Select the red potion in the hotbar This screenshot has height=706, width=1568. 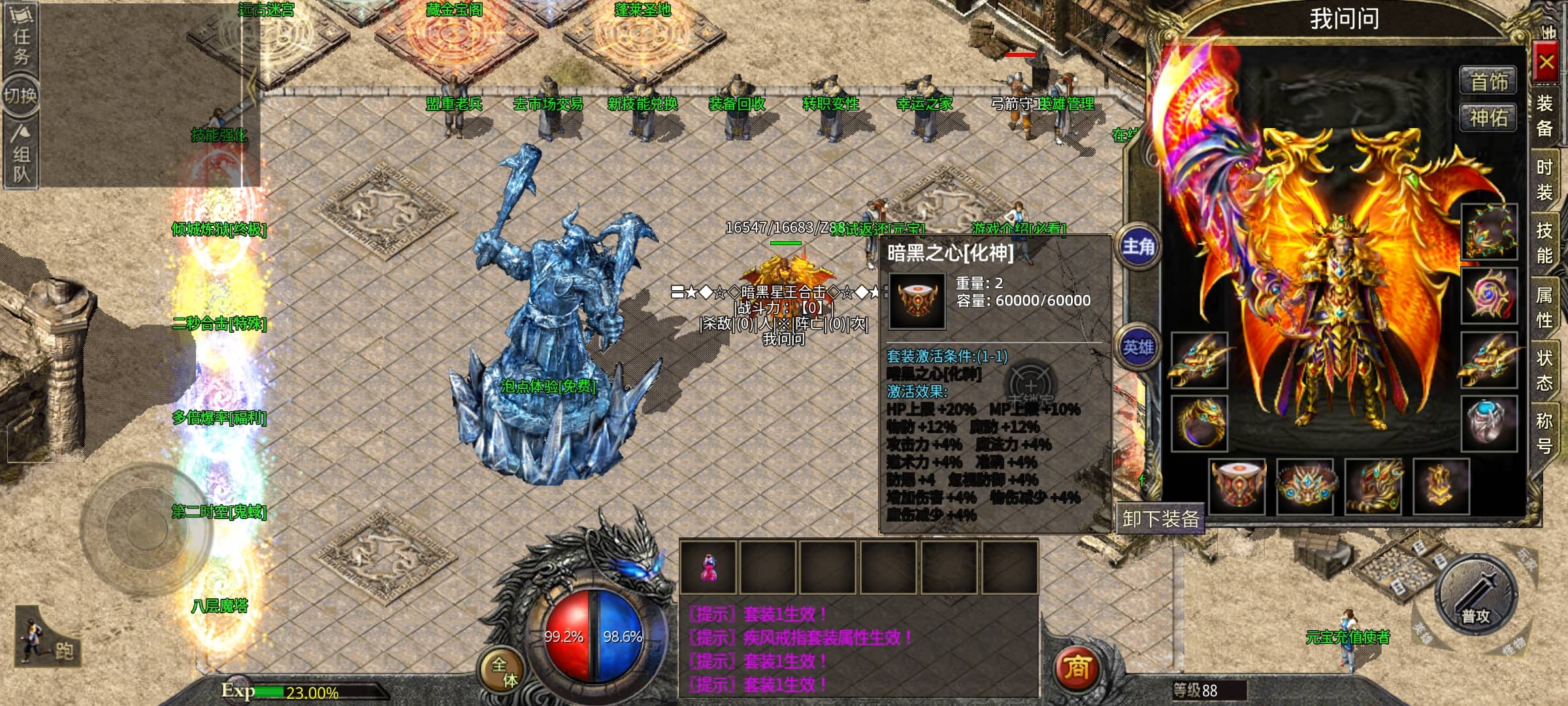pyautogui.click(x=708, y=567)
